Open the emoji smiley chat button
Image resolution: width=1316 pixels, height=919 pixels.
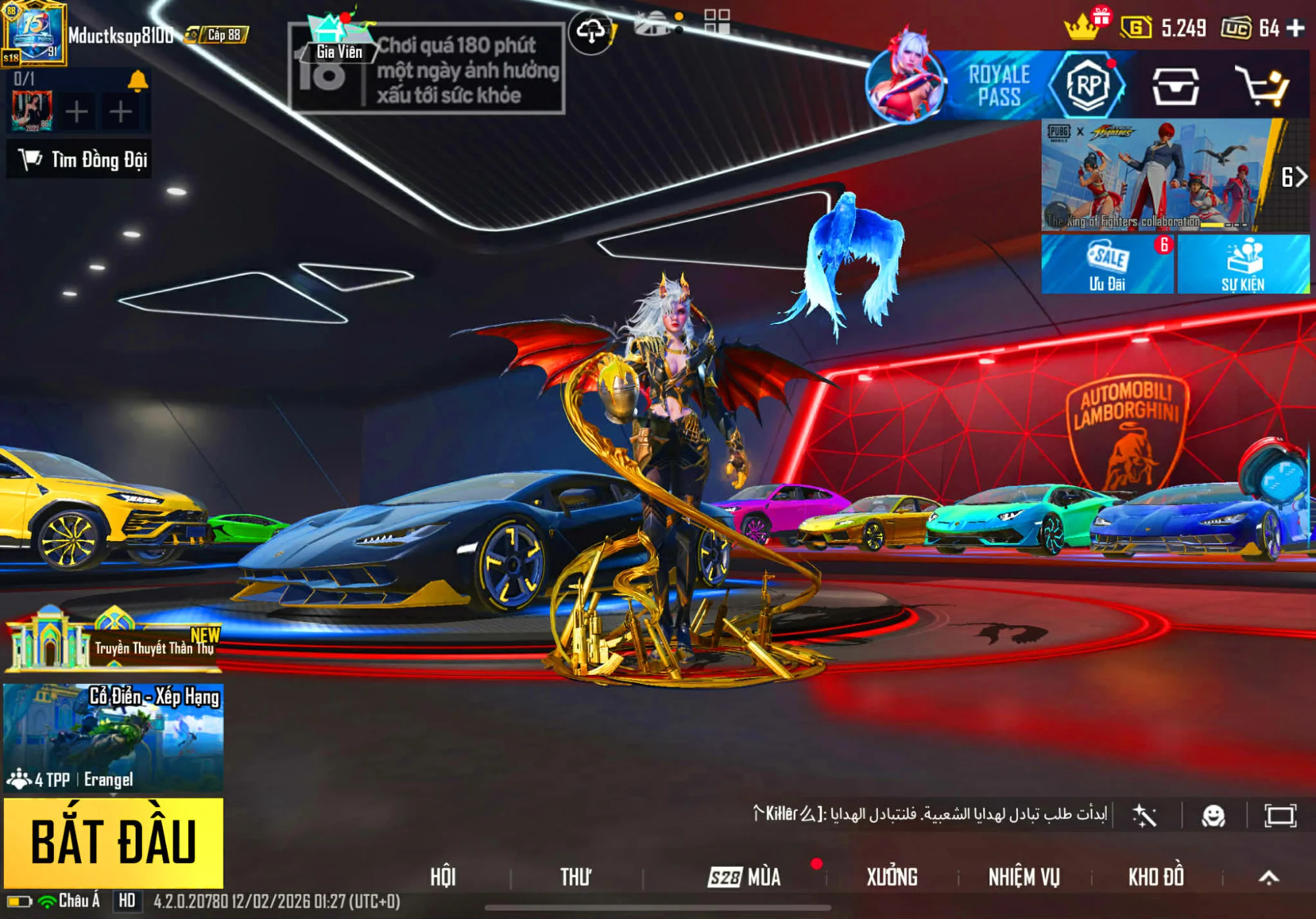[1213, 816]
